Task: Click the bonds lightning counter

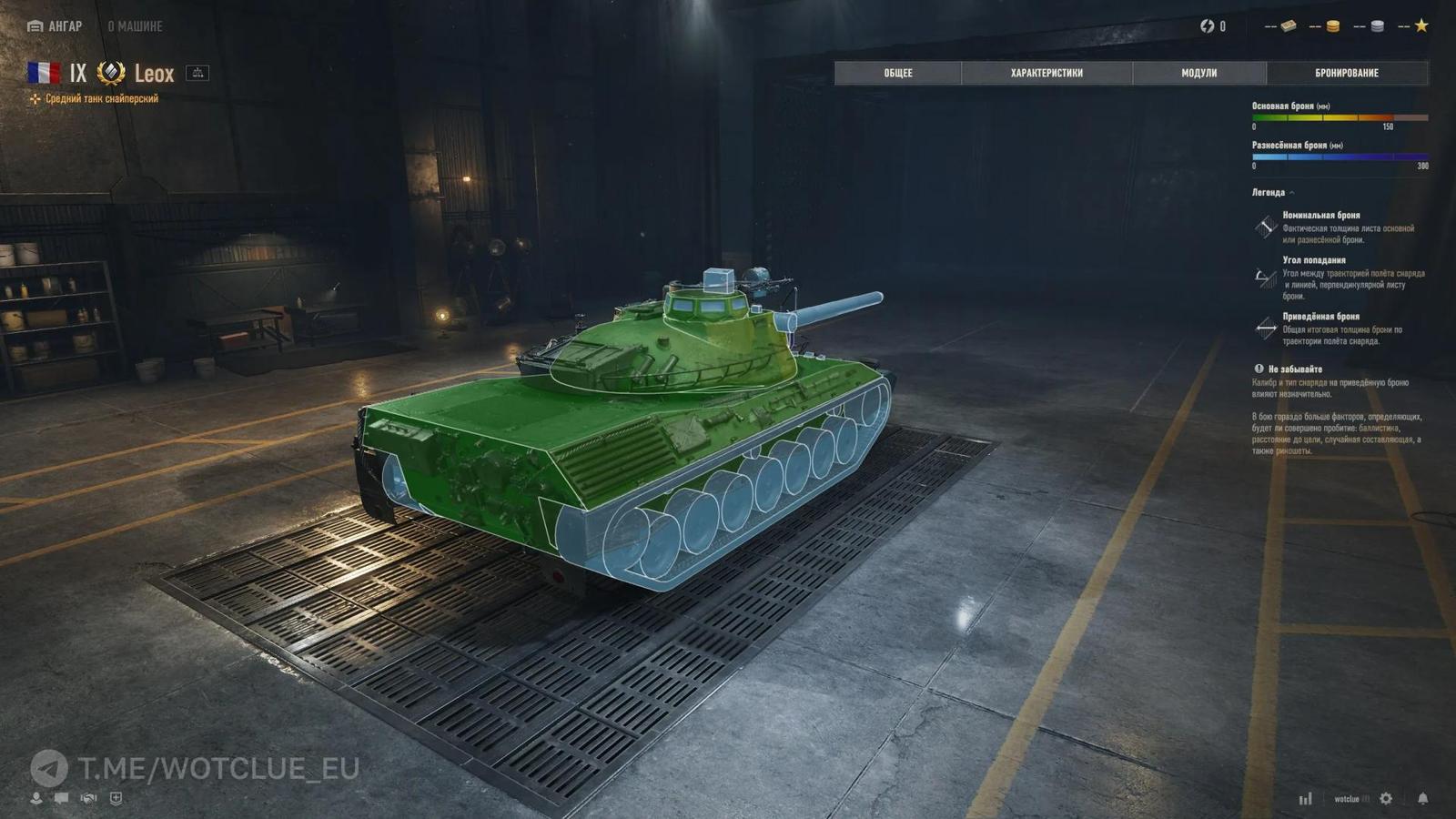Action: (x=1211, y=26)
